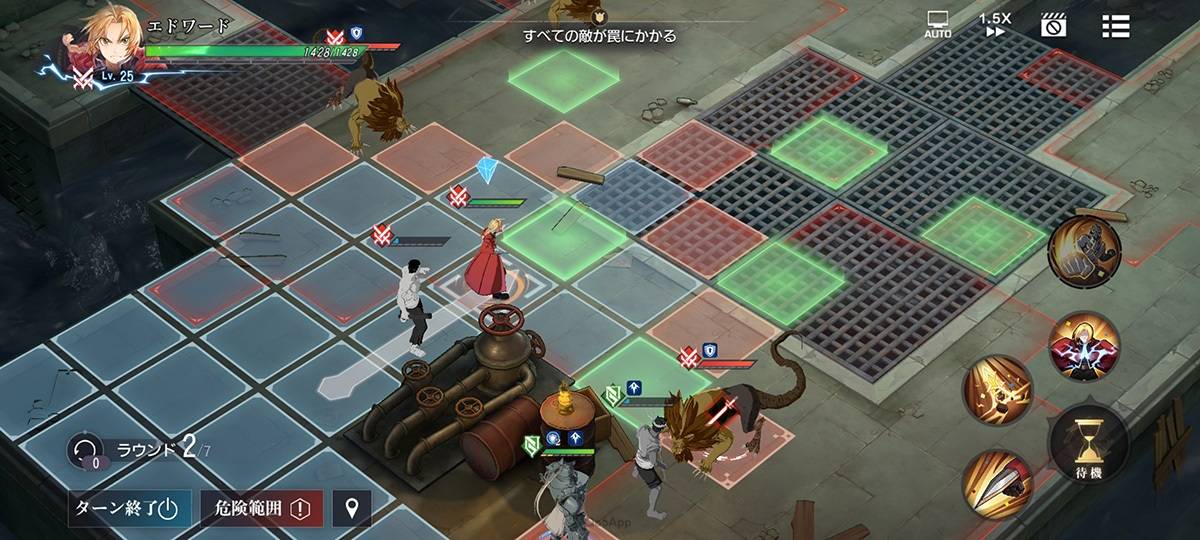End the turn with ターン終了
This screenshot has height=540, width=1200.
128,507
